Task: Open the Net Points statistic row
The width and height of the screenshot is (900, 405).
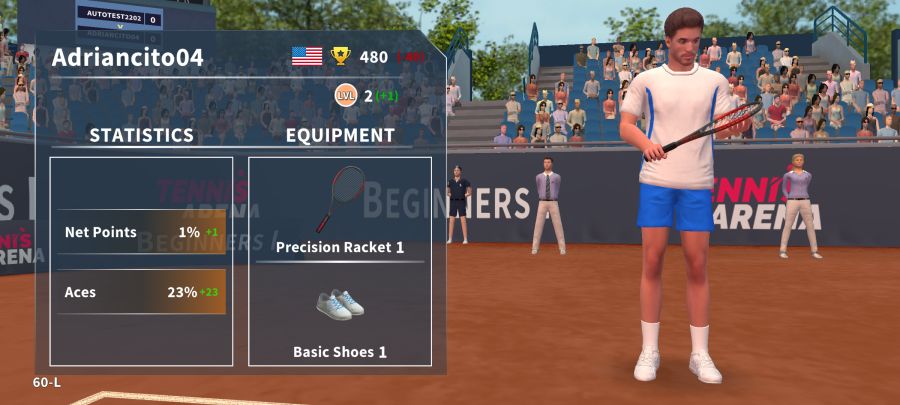Action: pos(141,232)
